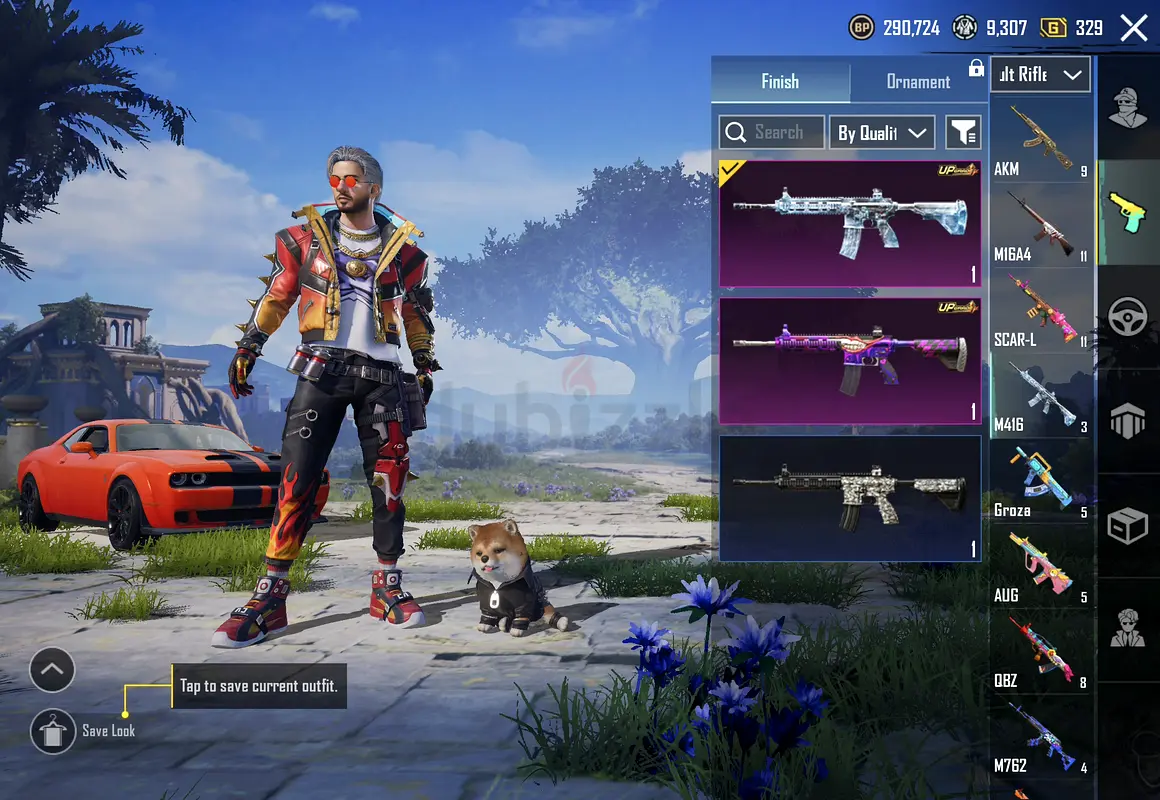Image resolution: width=1160 pixels, height=800 pixels.
Task: Close the inventory screen with the X
Action: coord(1134,28)
